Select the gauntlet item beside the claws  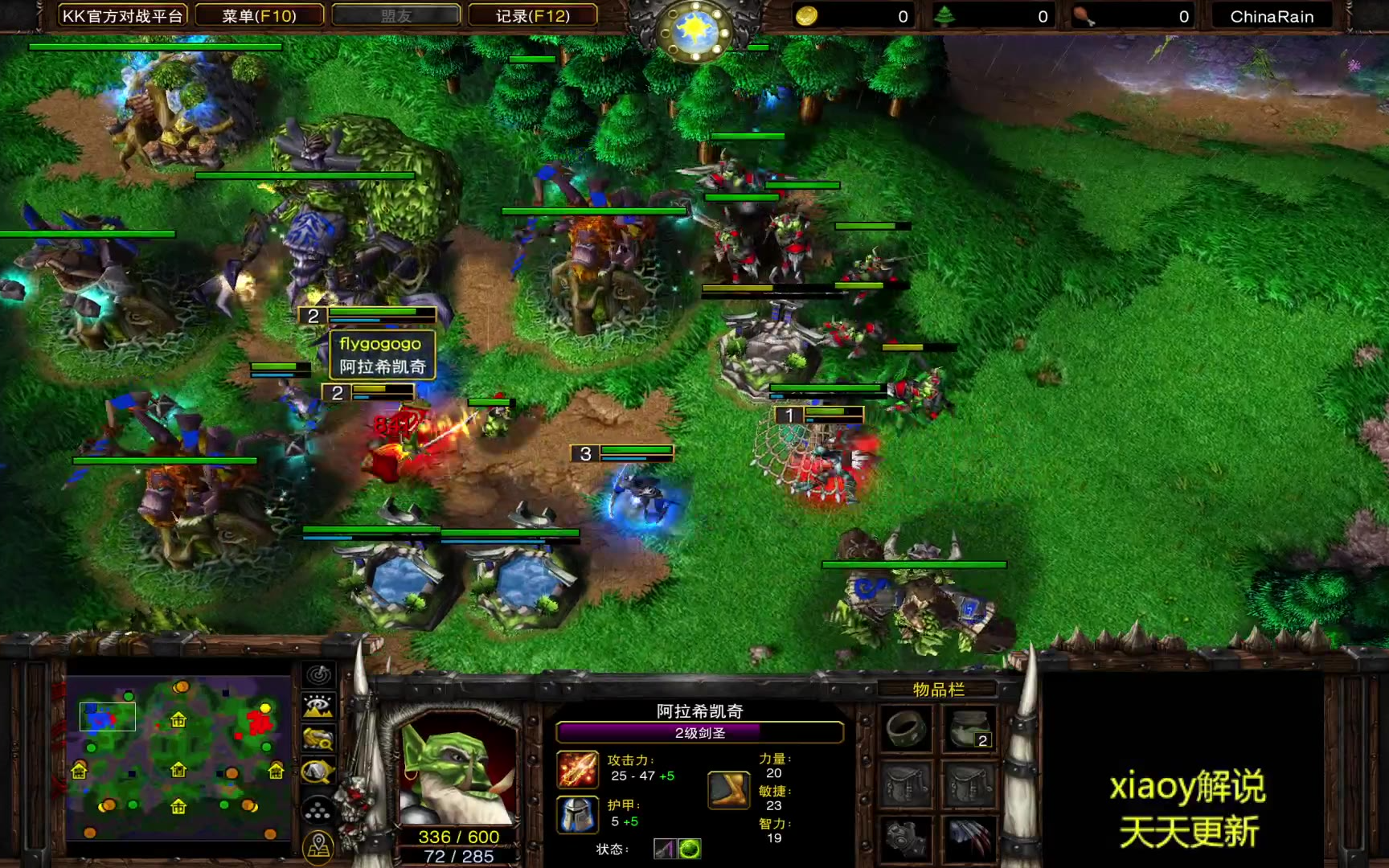[x=907, y=838]
